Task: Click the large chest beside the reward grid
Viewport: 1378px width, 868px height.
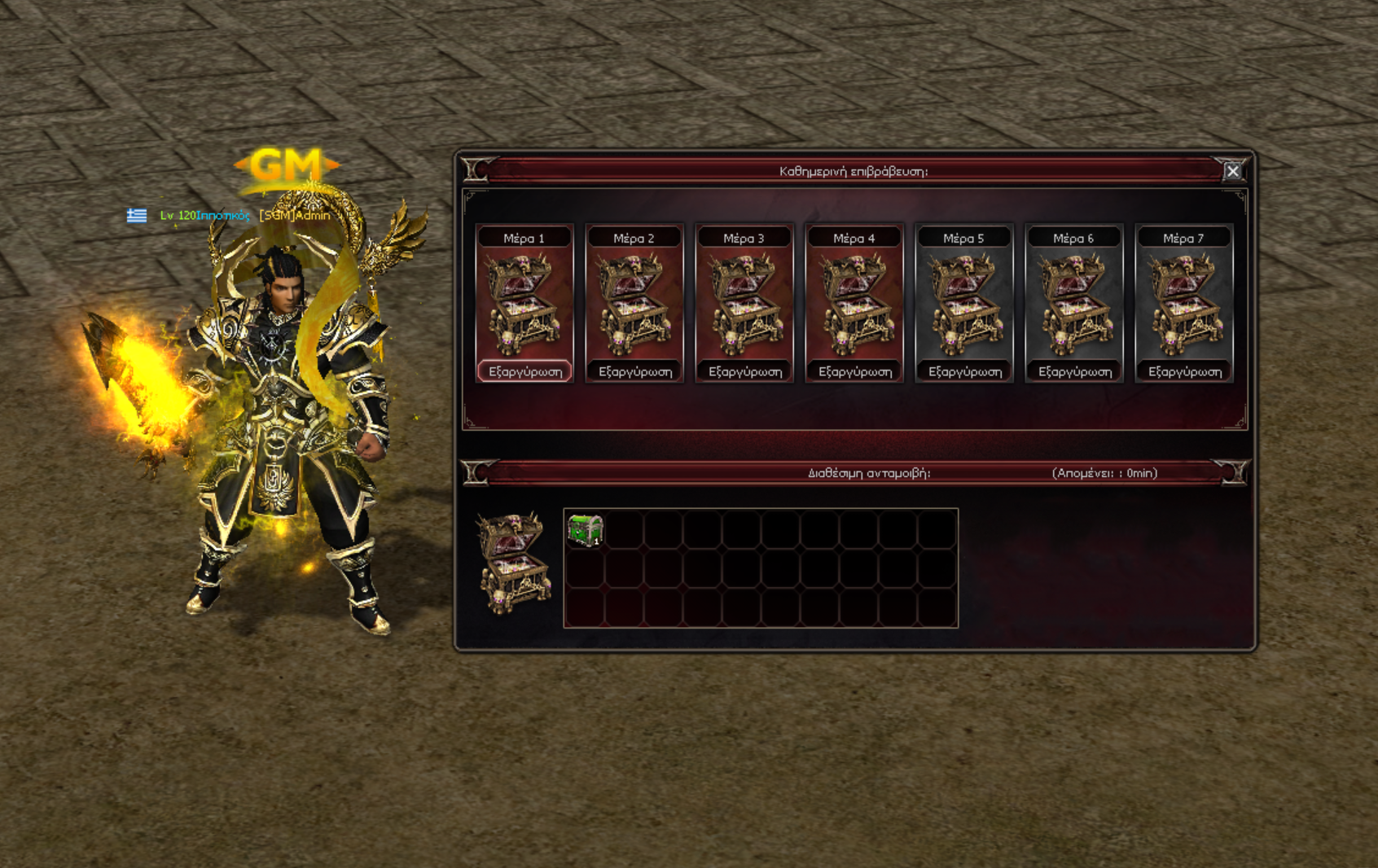Action: tap(514, 562)
